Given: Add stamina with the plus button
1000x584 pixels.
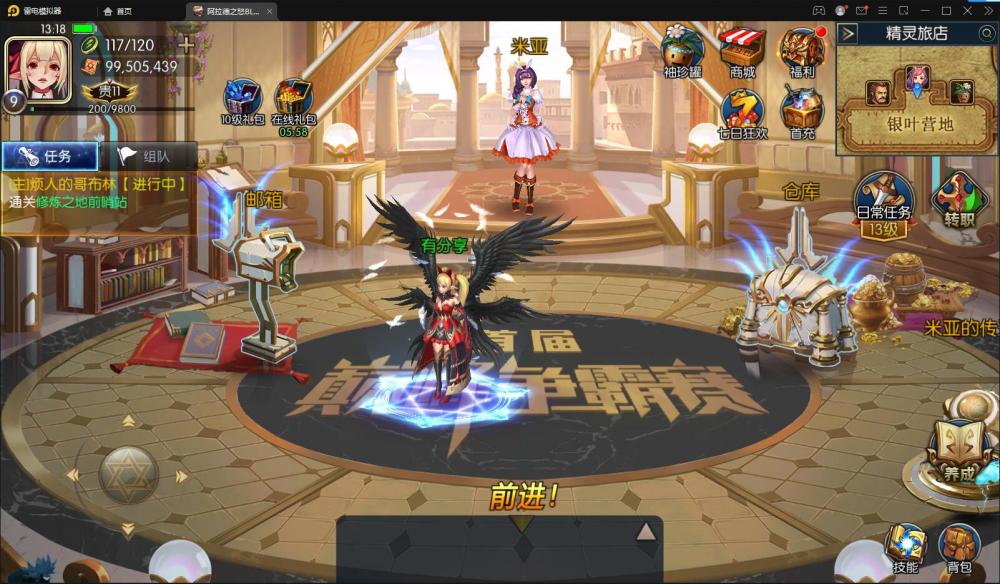Looking at the screenshot, I should pos(186,45).
